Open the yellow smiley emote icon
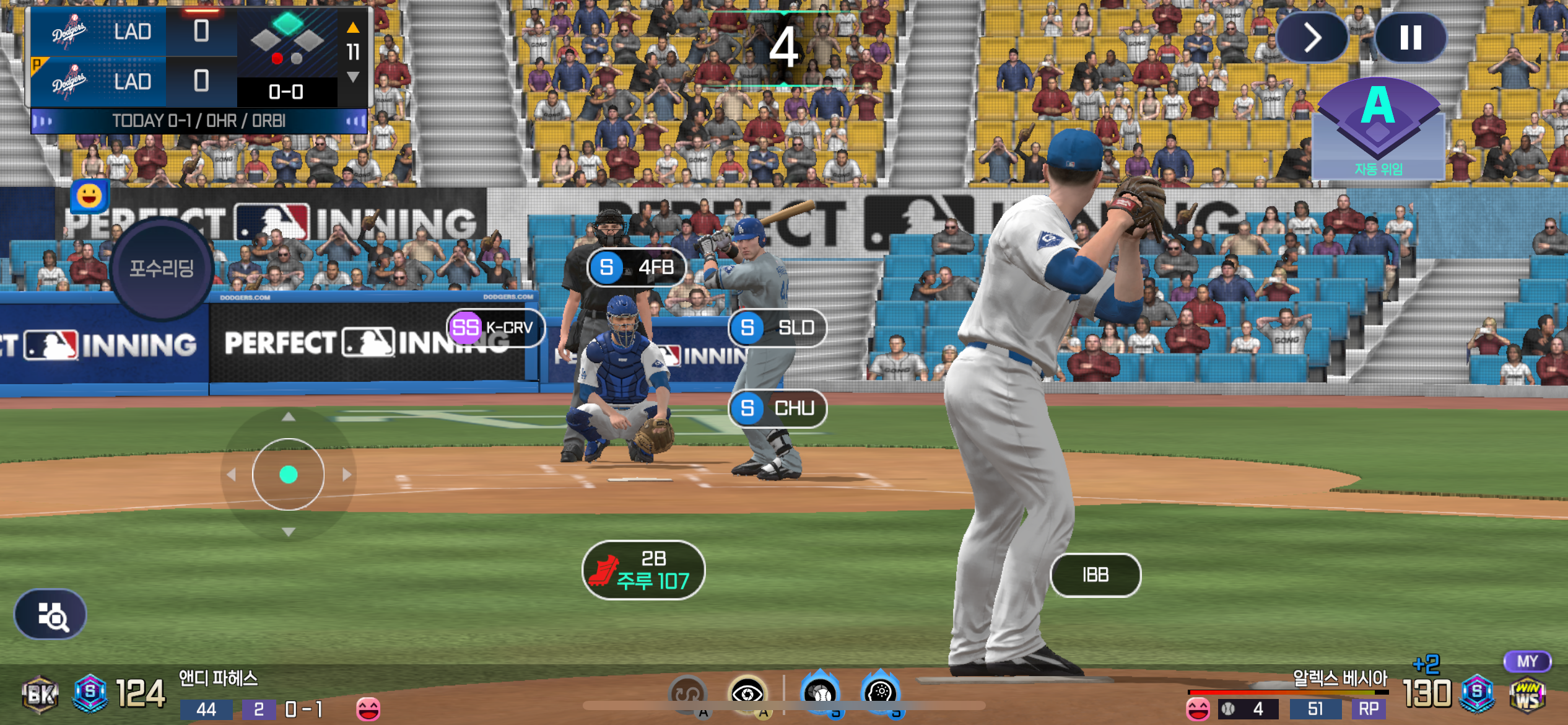Viewport: 1568px width, 725px height. [x=89, y=196]
